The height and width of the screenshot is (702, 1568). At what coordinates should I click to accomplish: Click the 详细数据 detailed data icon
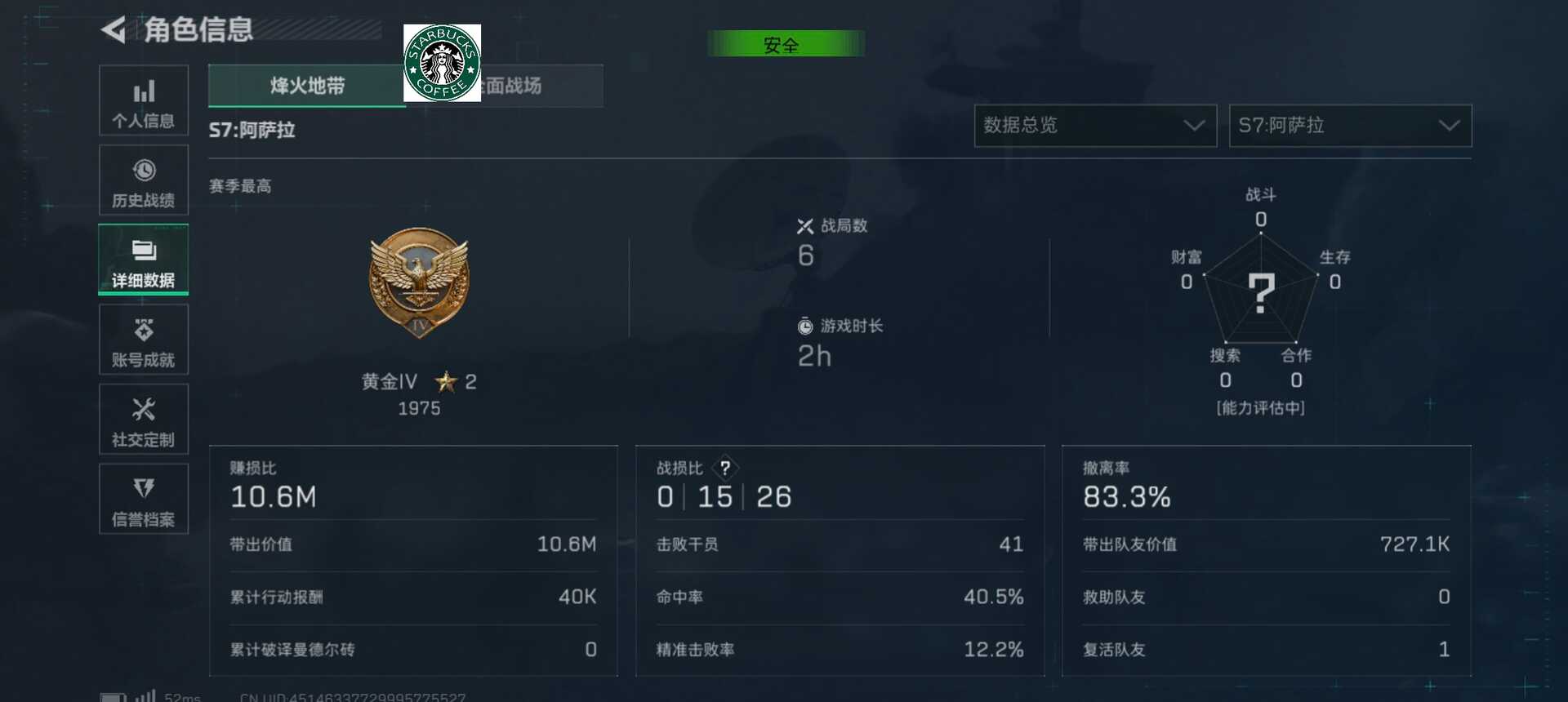coord(144,260)
